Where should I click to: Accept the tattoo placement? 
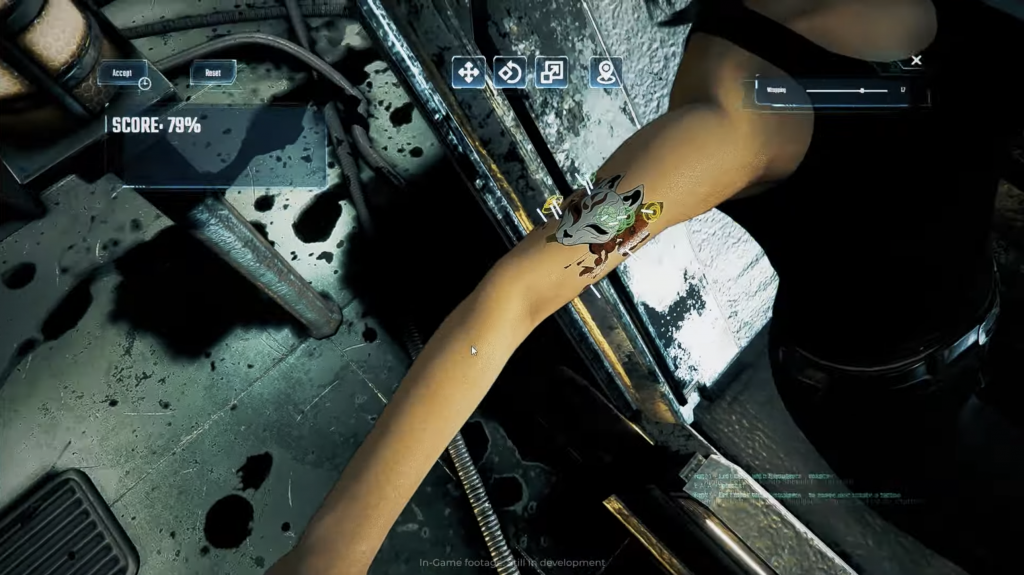click(x=122, y=73)
